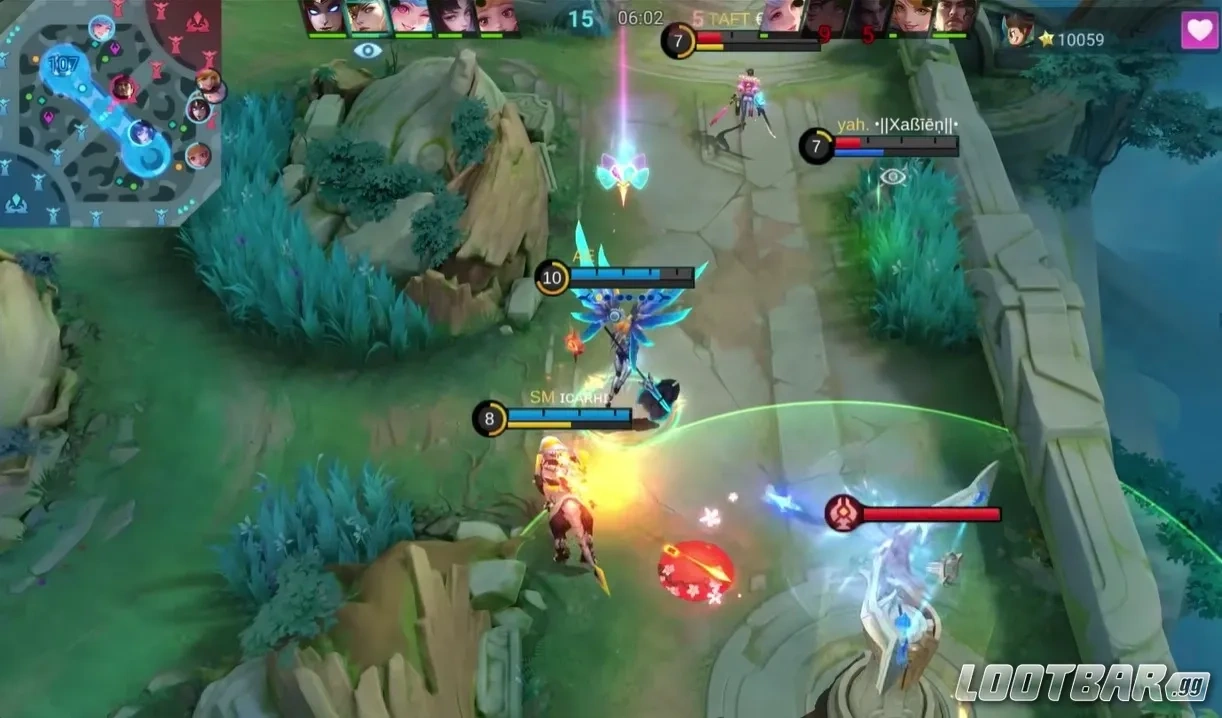Toggle the eye icon under blue team portraits
The image size is (1222, 718).
(x=367, y=50)
